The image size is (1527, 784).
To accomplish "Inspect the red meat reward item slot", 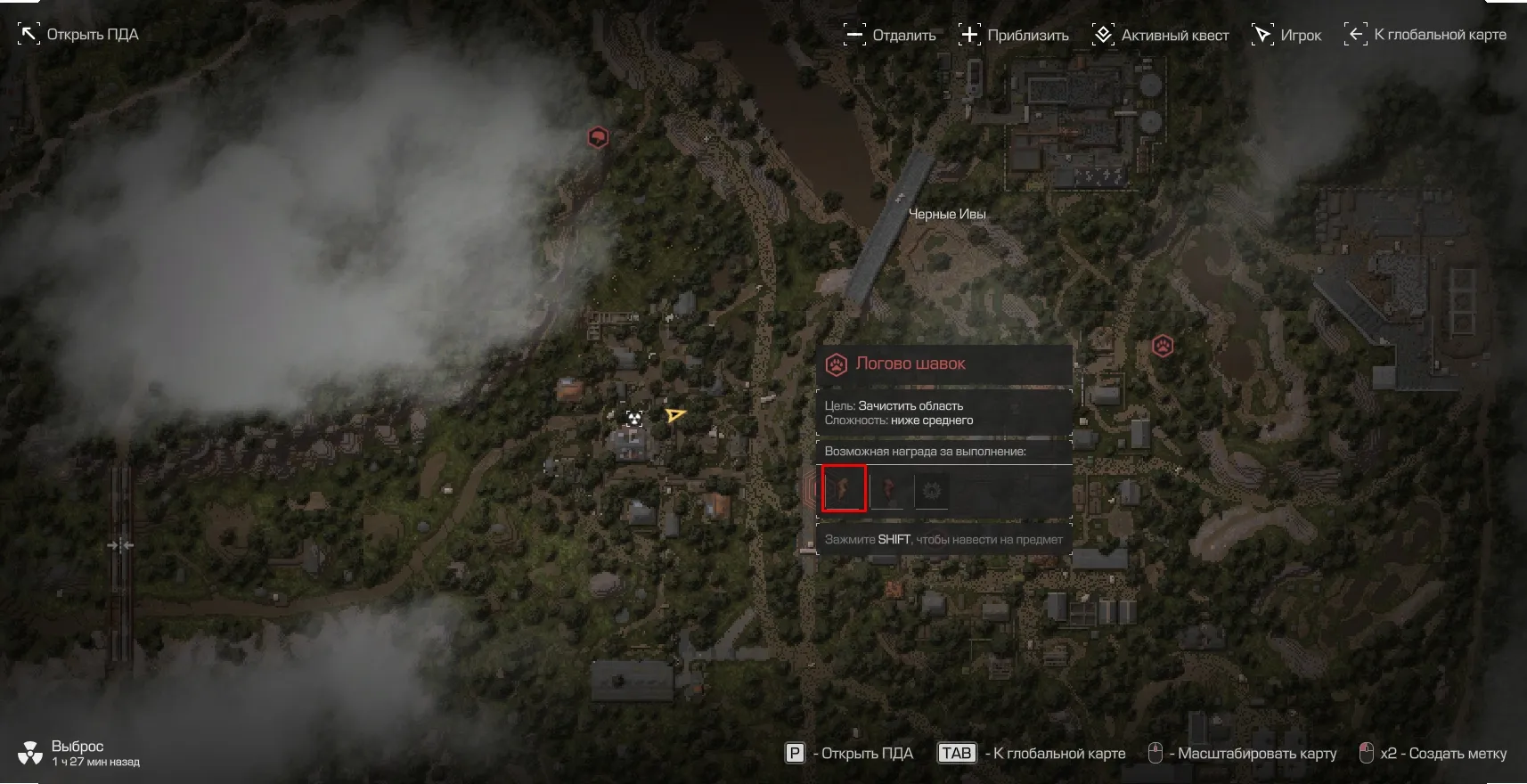I will [x=888, y=490].
